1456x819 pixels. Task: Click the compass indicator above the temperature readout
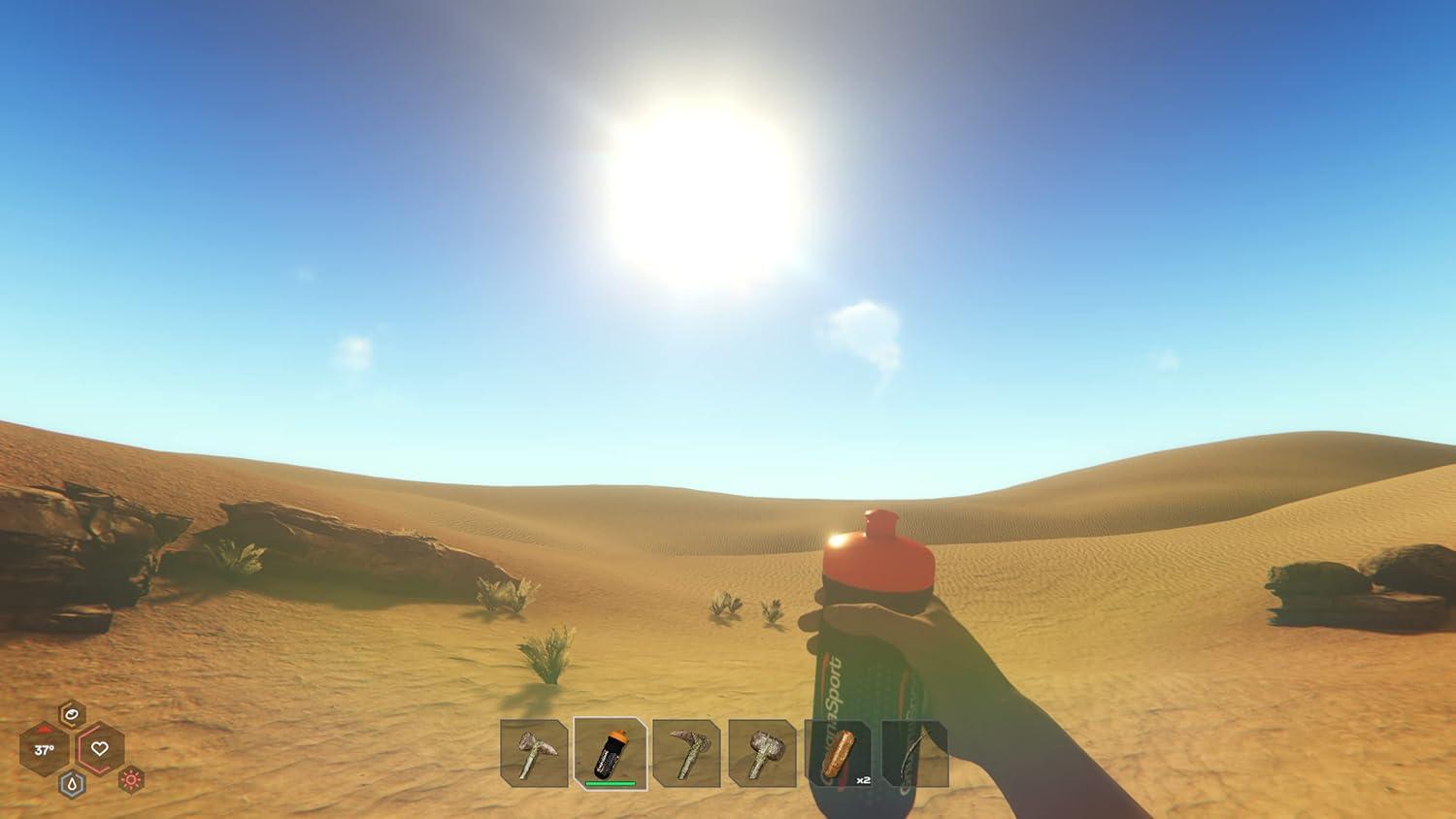point(72,714)
